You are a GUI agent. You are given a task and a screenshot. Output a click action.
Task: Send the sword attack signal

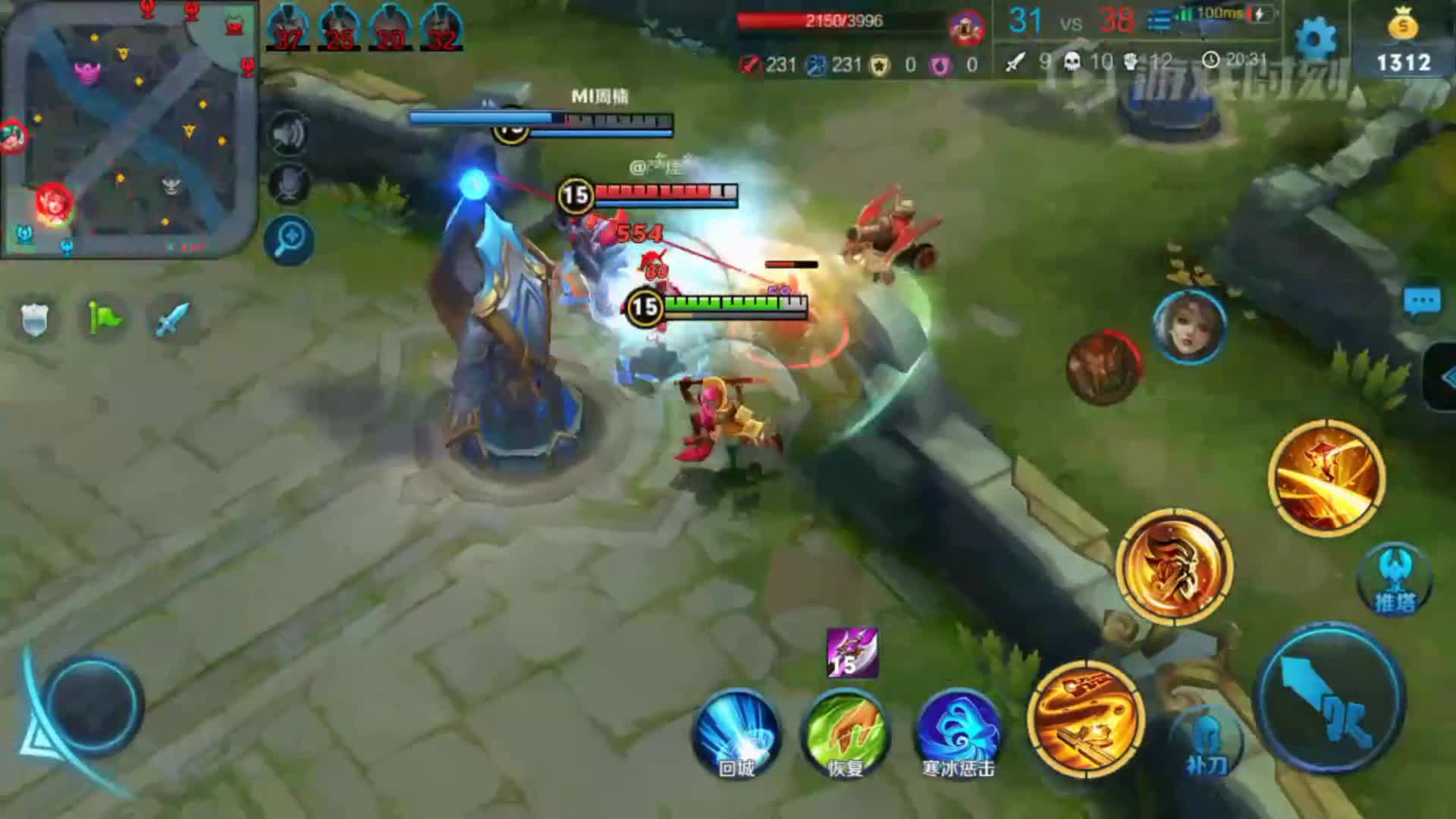172,318
